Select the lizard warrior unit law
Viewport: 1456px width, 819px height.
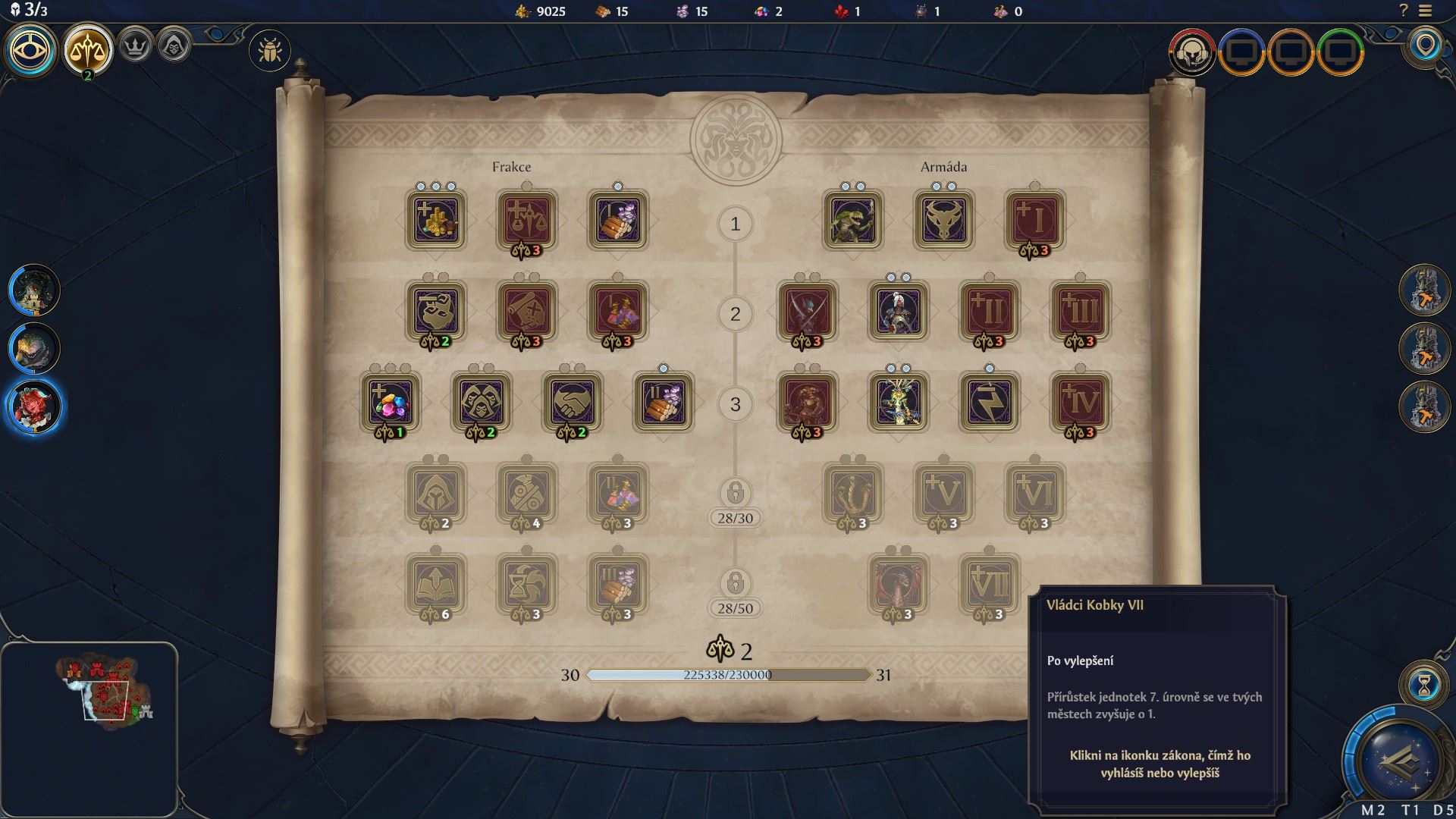(852, 220)
